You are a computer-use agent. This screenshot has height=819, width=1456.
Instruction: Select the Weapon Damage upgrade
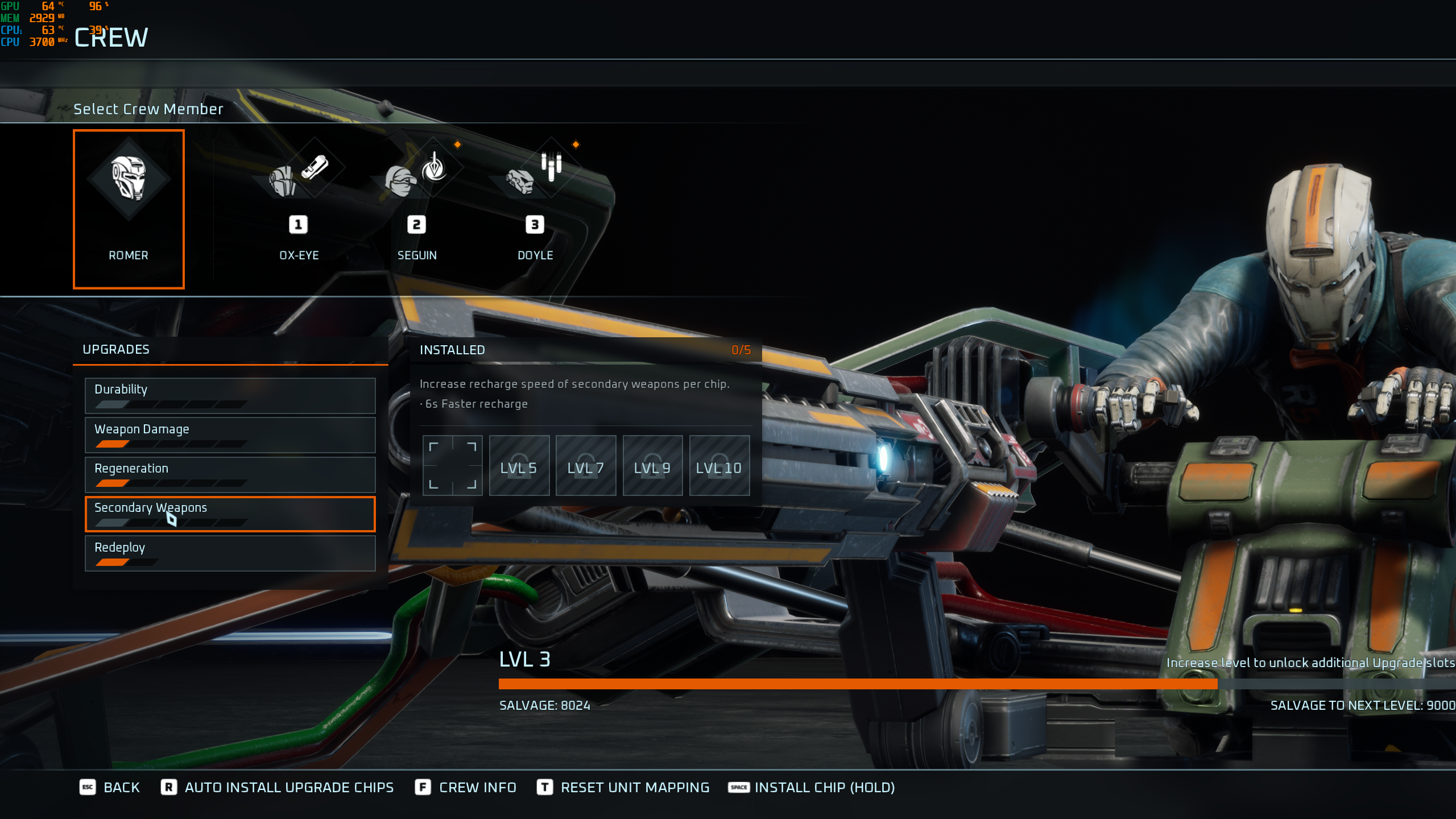click(230, 435)
